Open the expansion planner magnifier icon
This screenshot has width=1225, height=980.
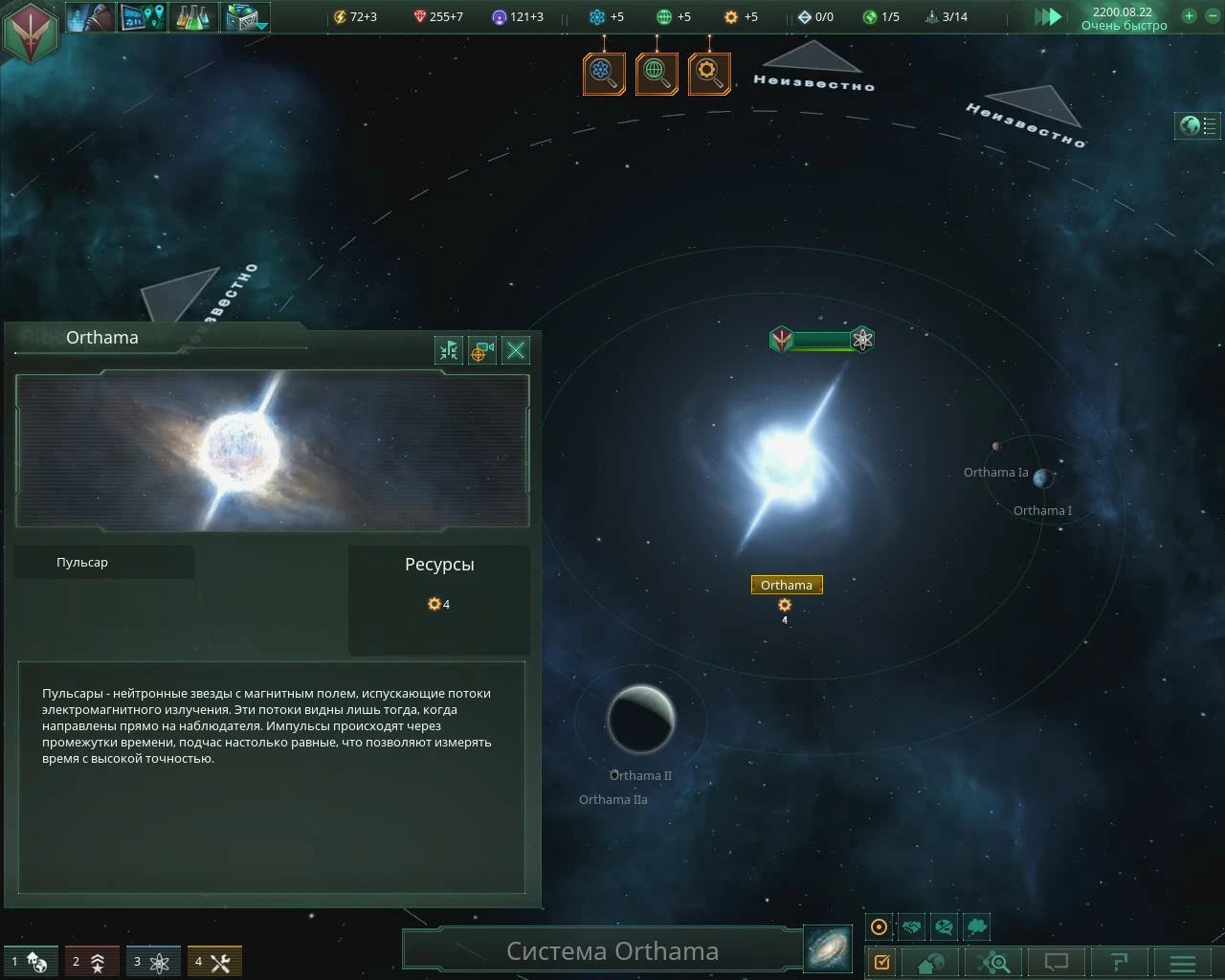tap(993, 962)
